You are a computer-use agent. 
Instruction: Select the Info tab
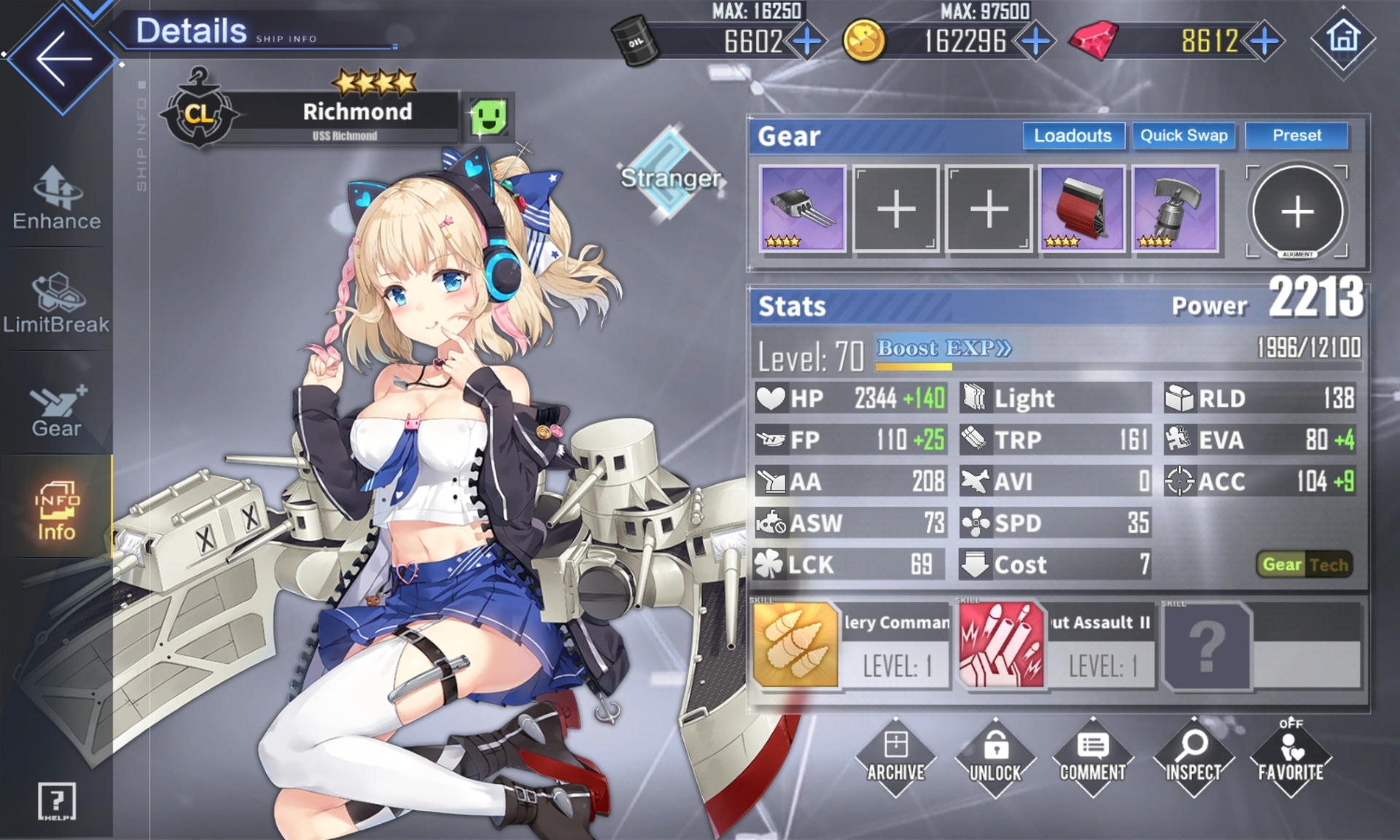coord(56,510)
